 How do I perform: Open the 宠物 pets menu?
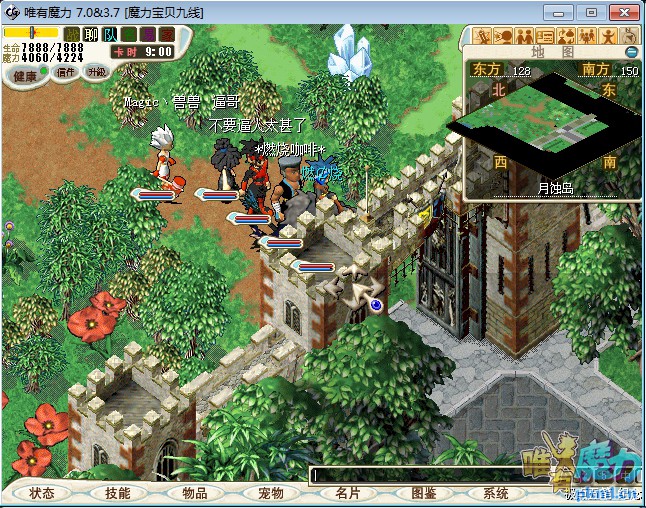pyautogui.click(x=271, y=493)
